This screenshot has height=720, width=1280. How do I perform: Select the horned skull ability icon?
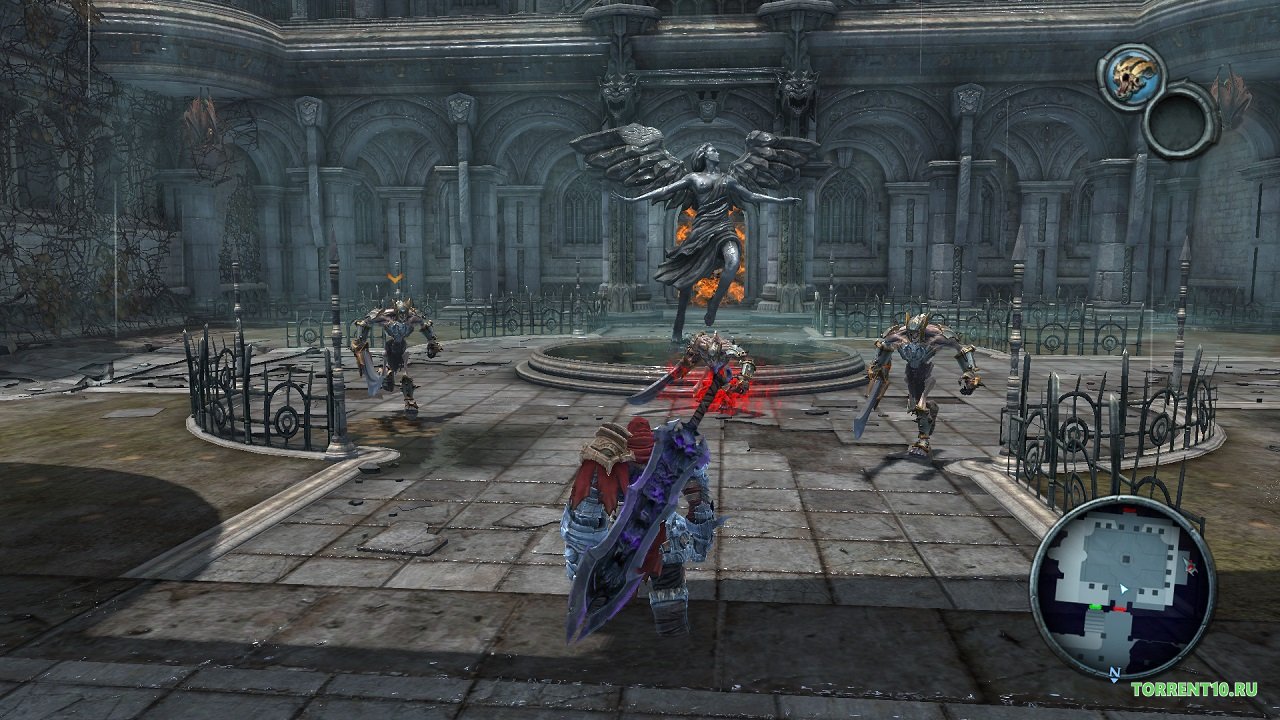coord(1131,76)
